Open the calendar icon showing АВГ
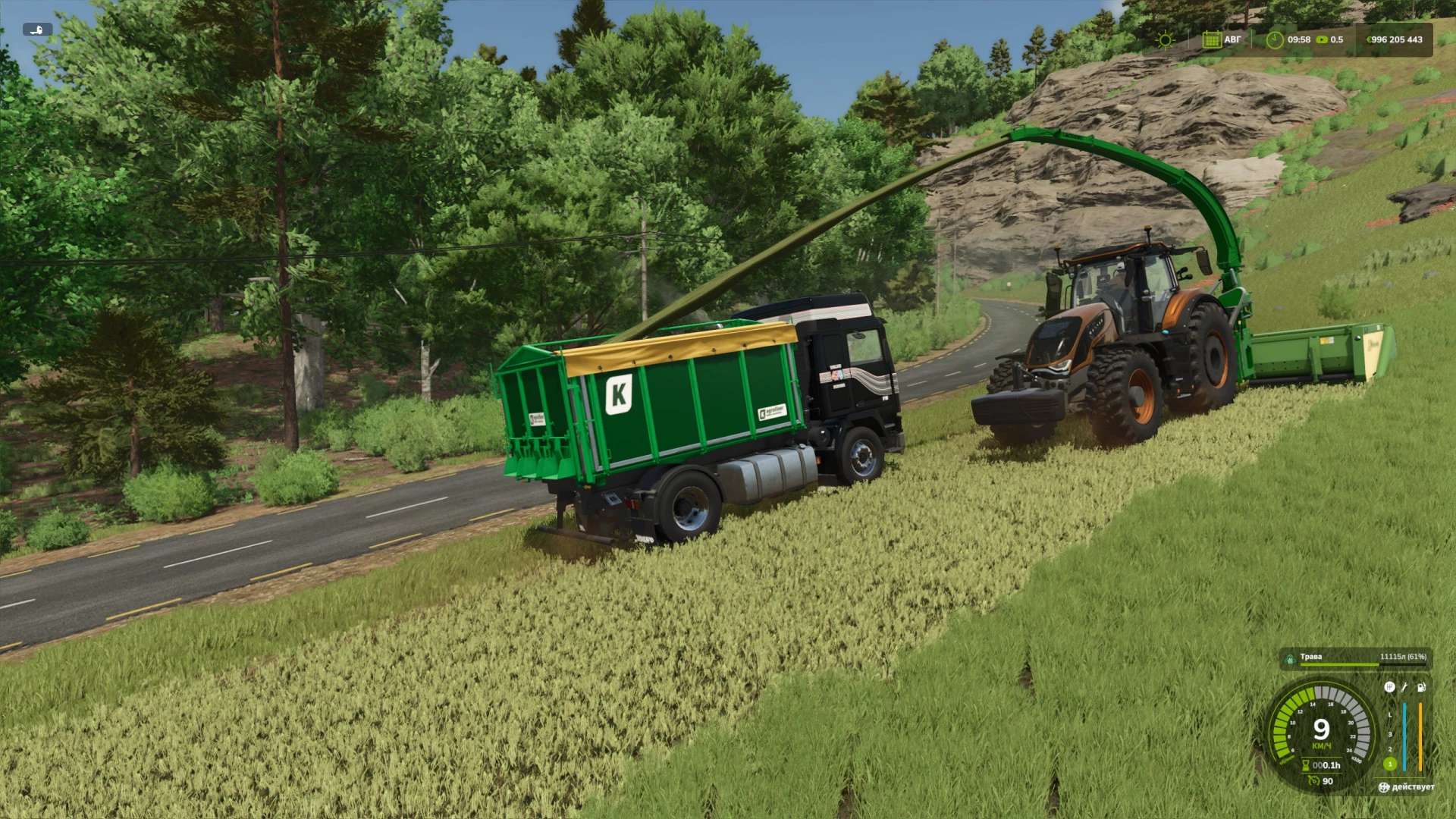The height and width of the screenshot is (819, 1456). pyautogui.click(x=1211, y=39)
